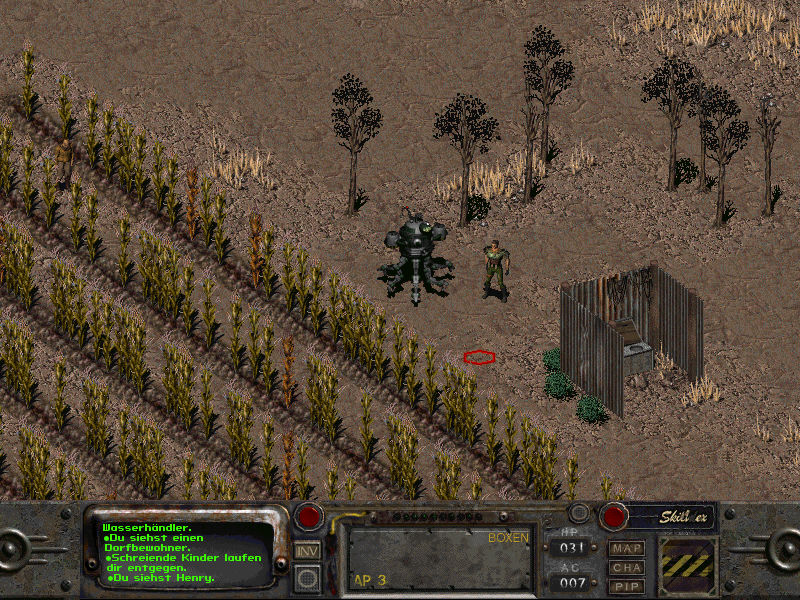Open the world MAP button
Image resolution: width=800 pixels, height=600 pixels.
[x=627, y=548]
